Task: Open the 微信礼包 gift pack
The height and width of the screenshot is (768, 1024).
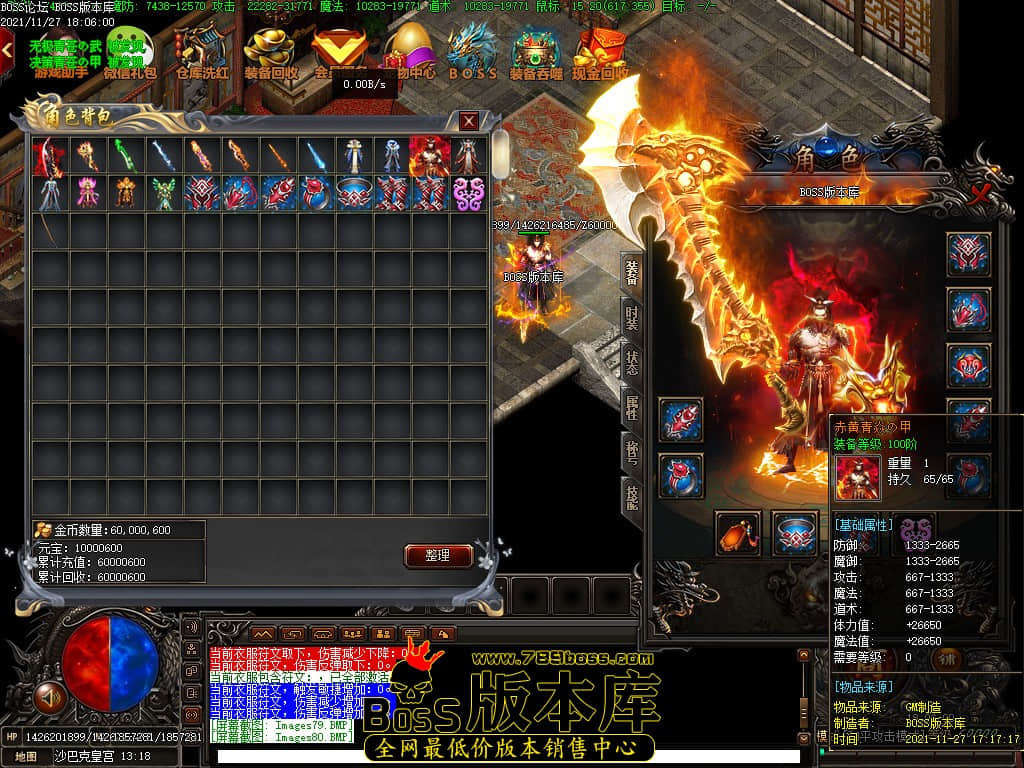Action: 130,53
